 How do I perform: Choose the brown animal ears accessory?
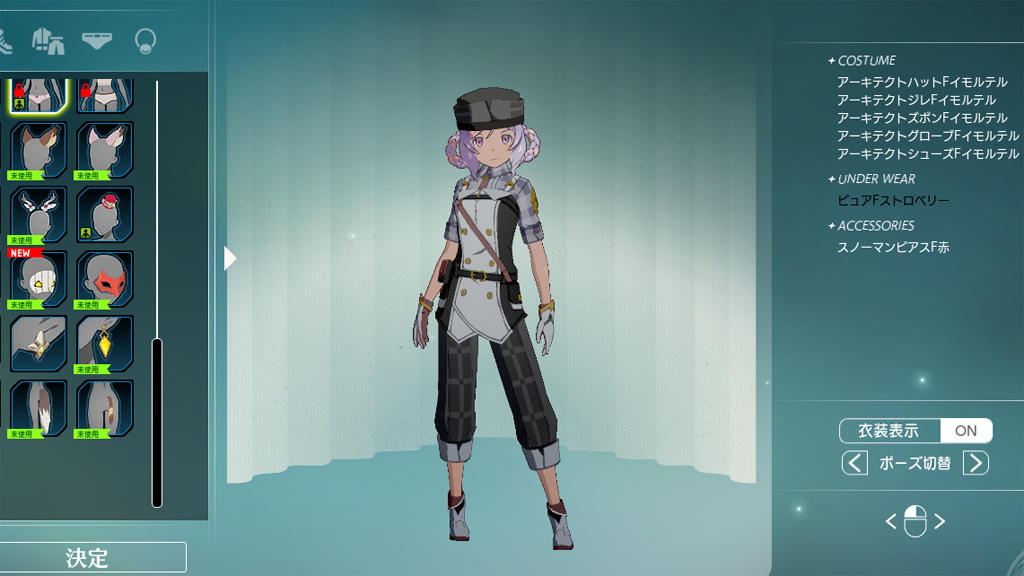[x=39, y=150]
